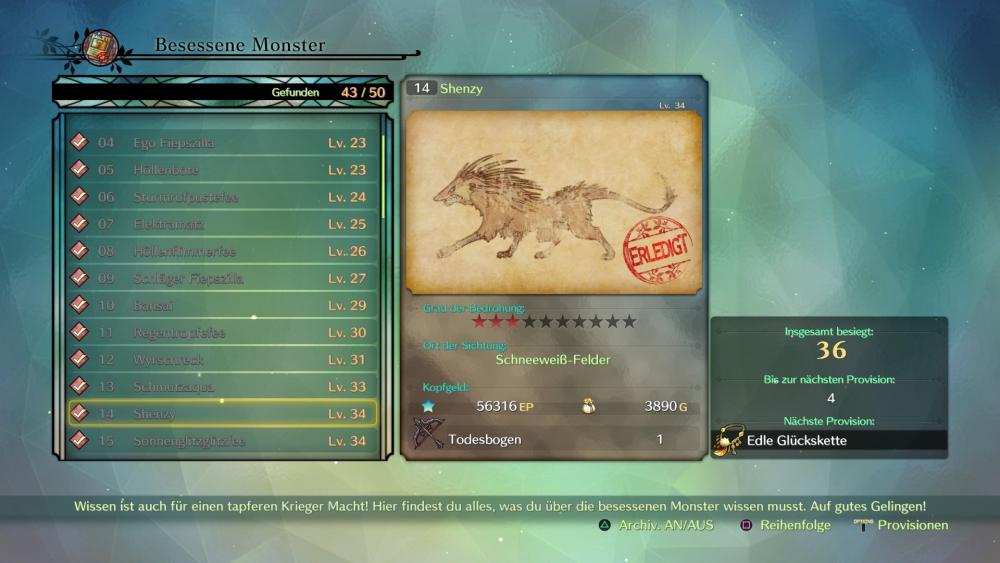
Task: Change the list order via Reihenfolge
Action: (786, 525)
